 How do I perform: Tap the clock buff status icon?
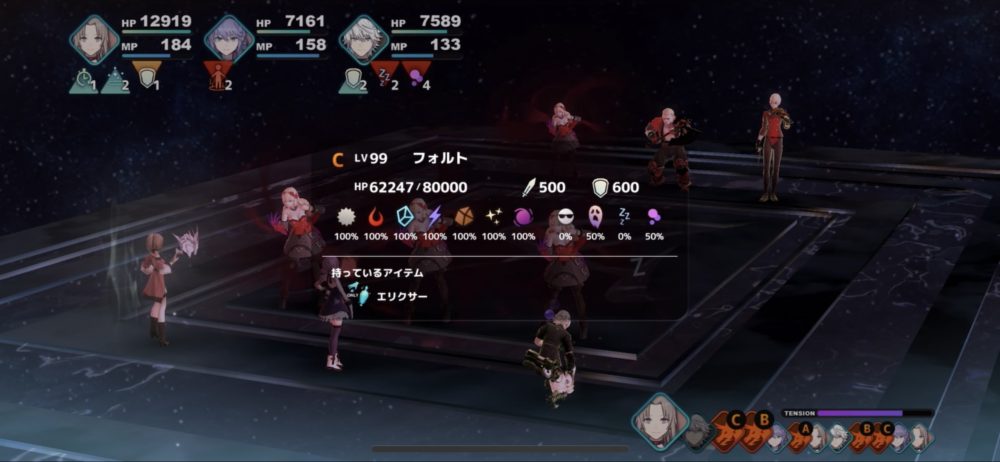[x=83, y=81]
